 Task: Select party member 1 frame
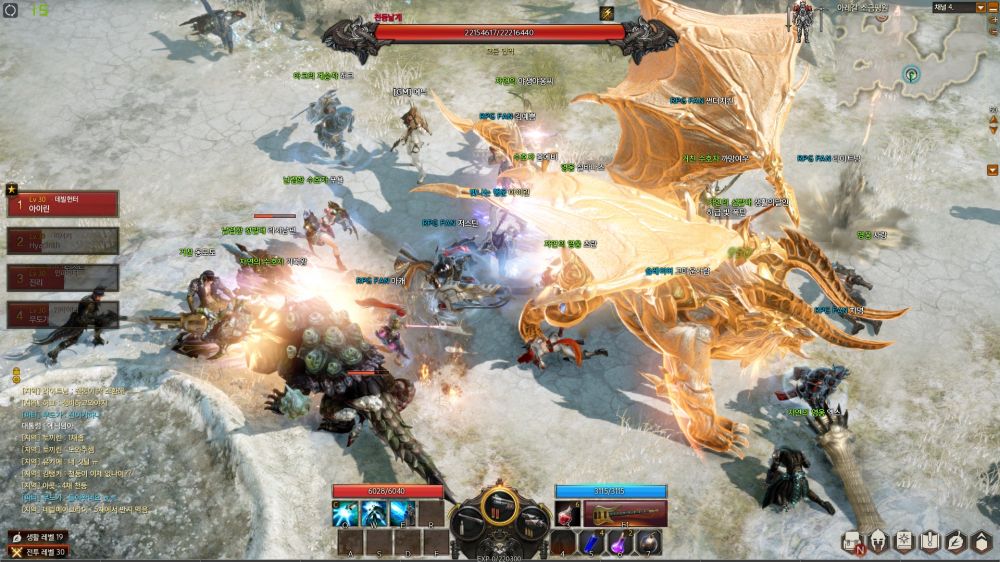coord(62,204)
